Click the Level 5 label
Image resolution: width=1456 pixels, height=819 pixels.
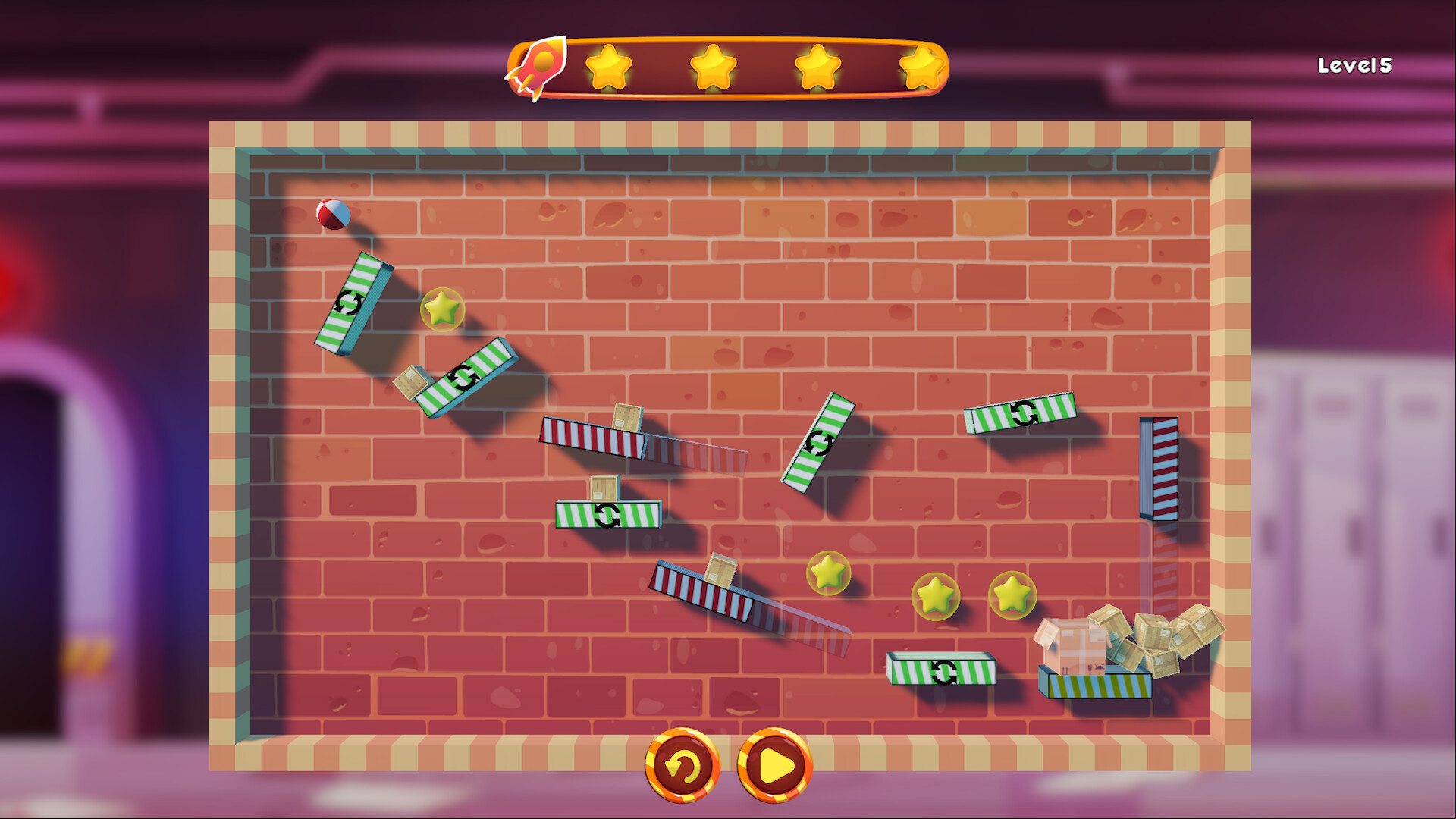click(1354, 67)
